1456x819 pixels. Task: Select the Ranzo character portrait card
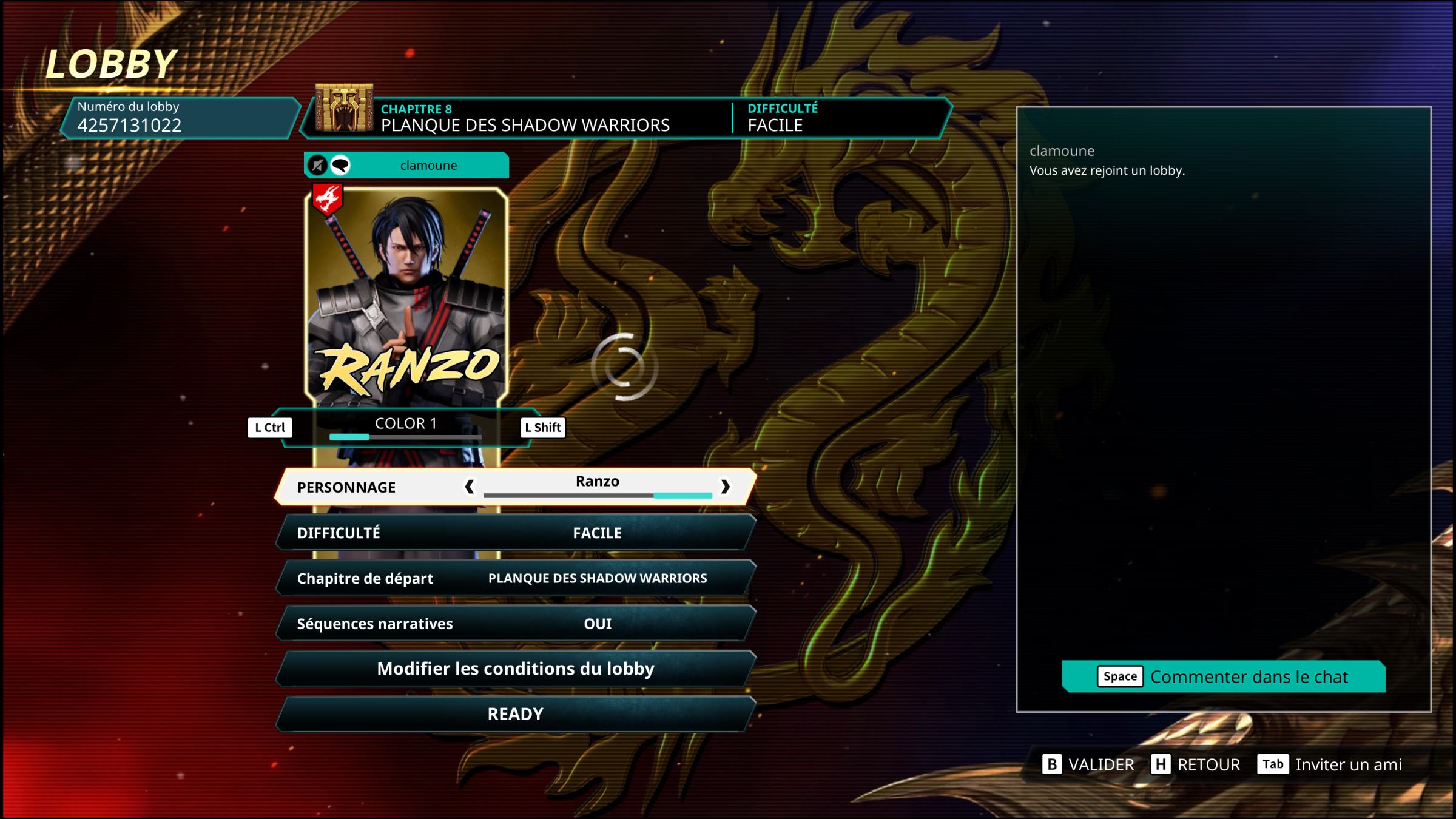click(406, 297)
